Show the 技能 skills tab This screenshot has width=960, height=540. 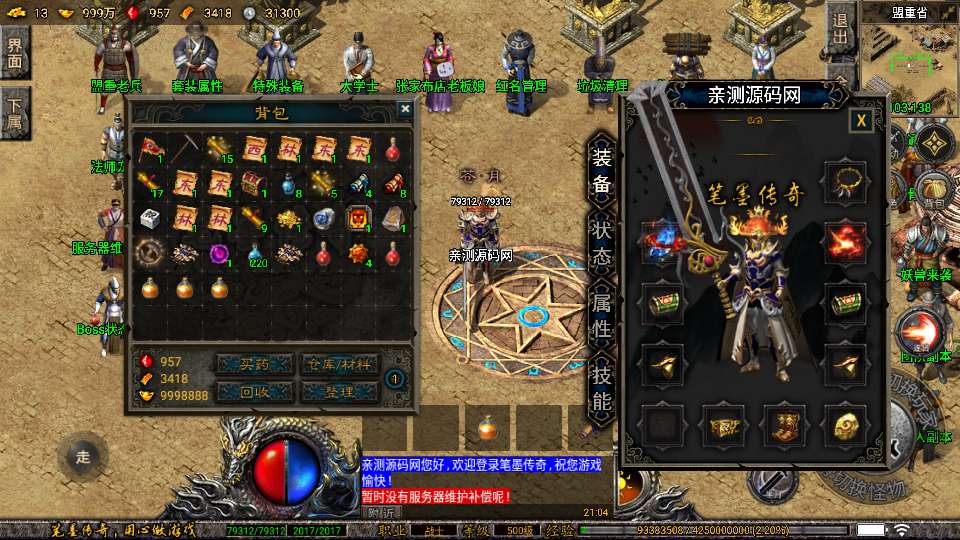pyautogui.click(x=601, y=388)
